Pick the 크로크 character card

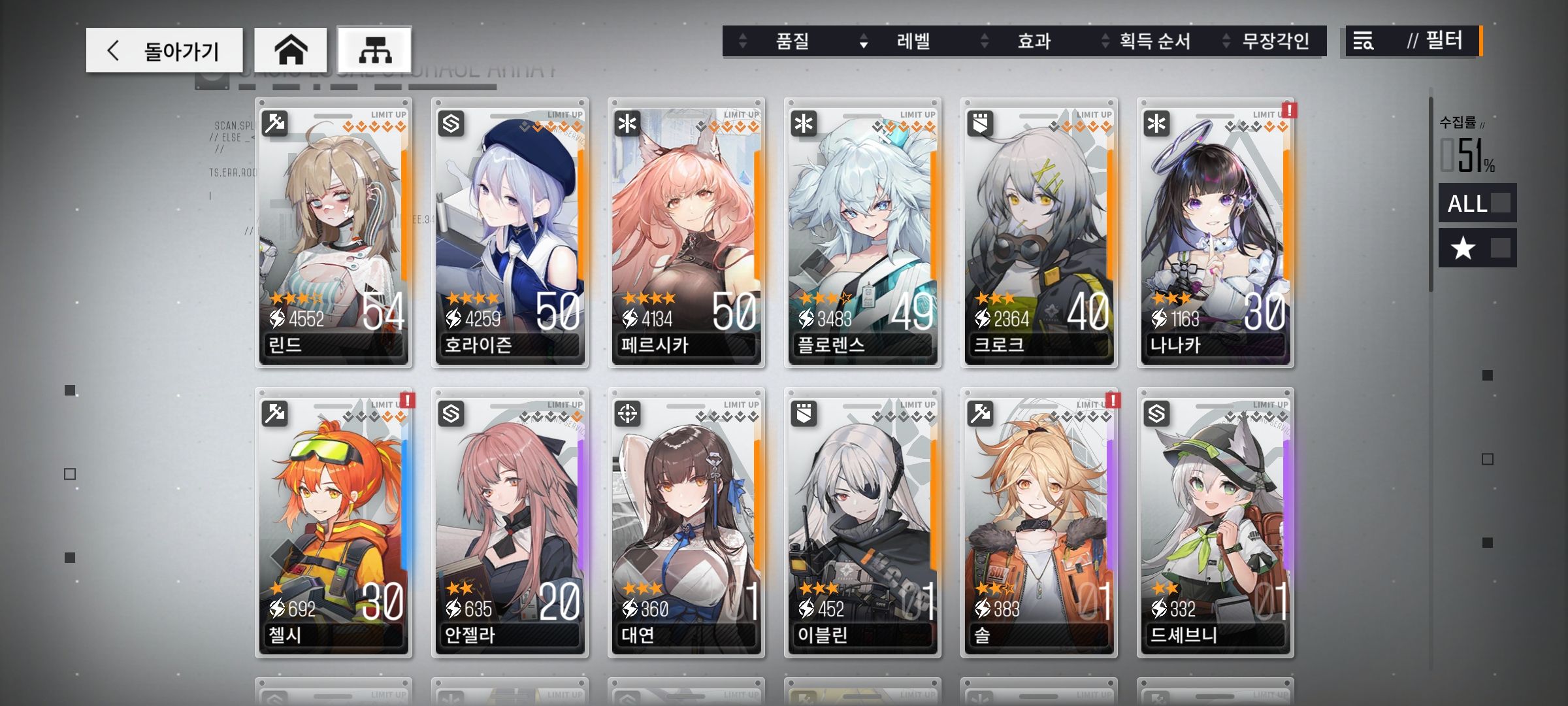(1039, 233)
